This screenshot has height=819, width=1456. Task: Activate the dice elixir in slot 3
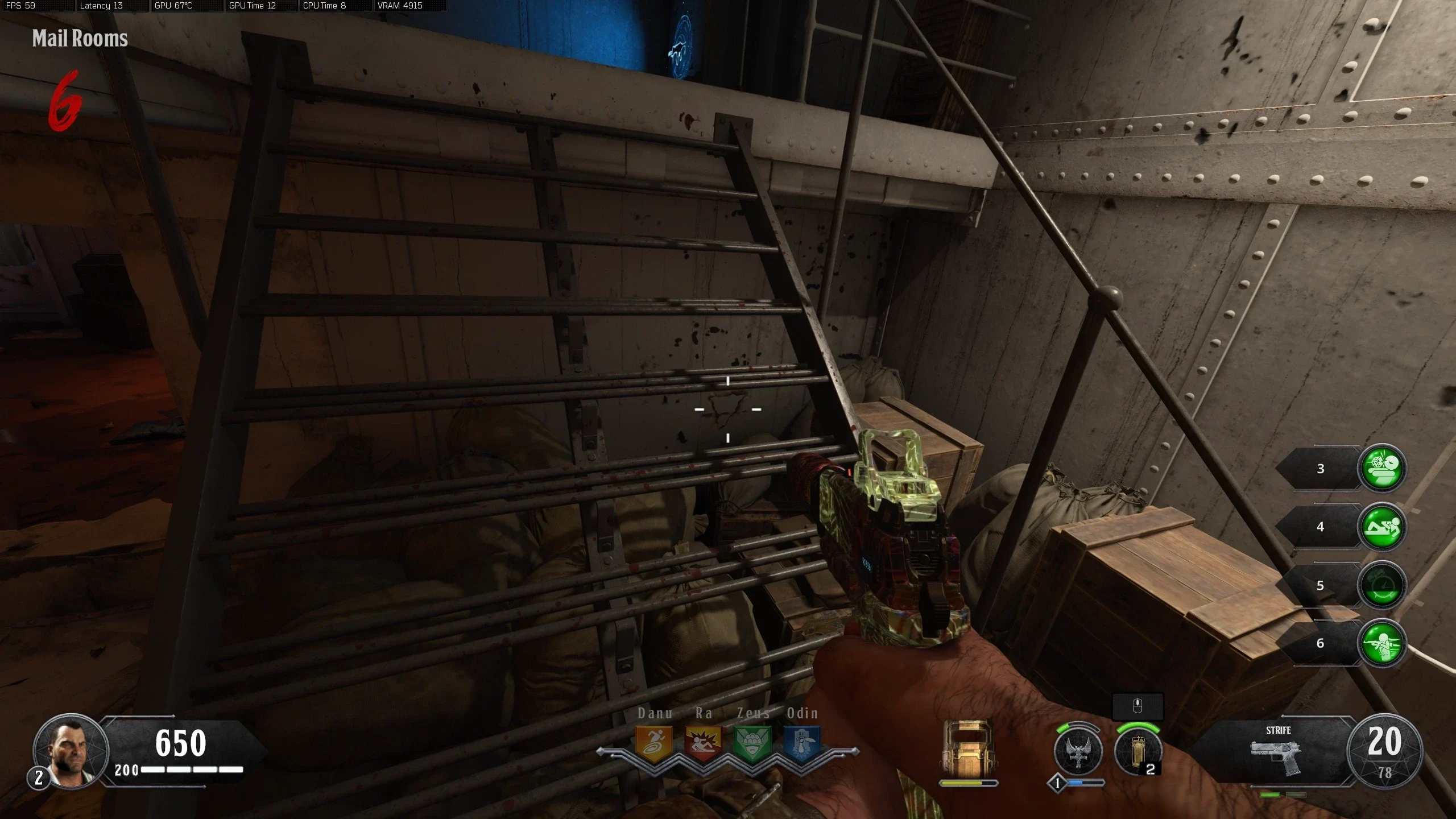pyautogui.click(x=1381, y=468)
